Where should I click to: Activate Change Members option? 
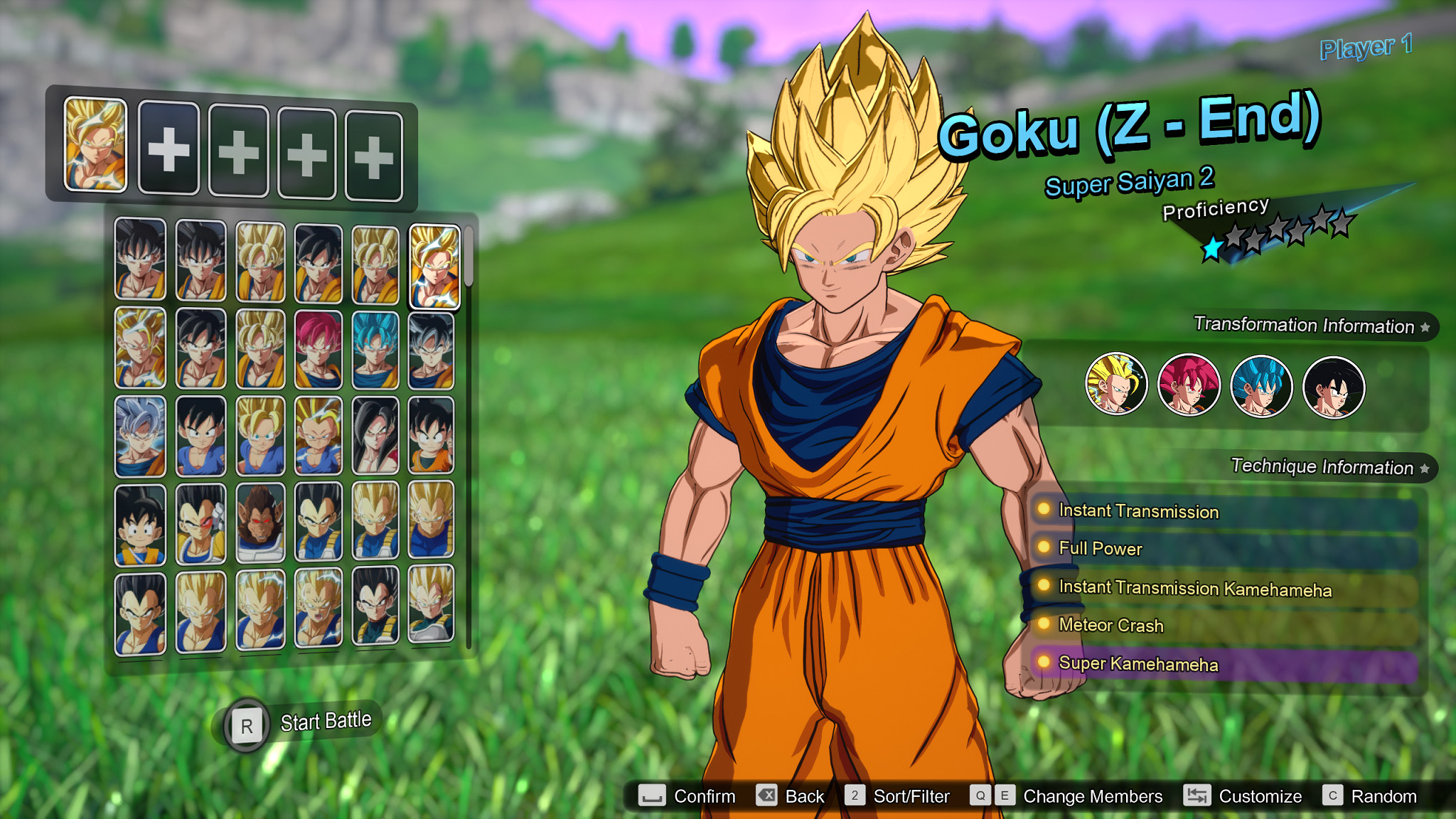[1091, 796]
